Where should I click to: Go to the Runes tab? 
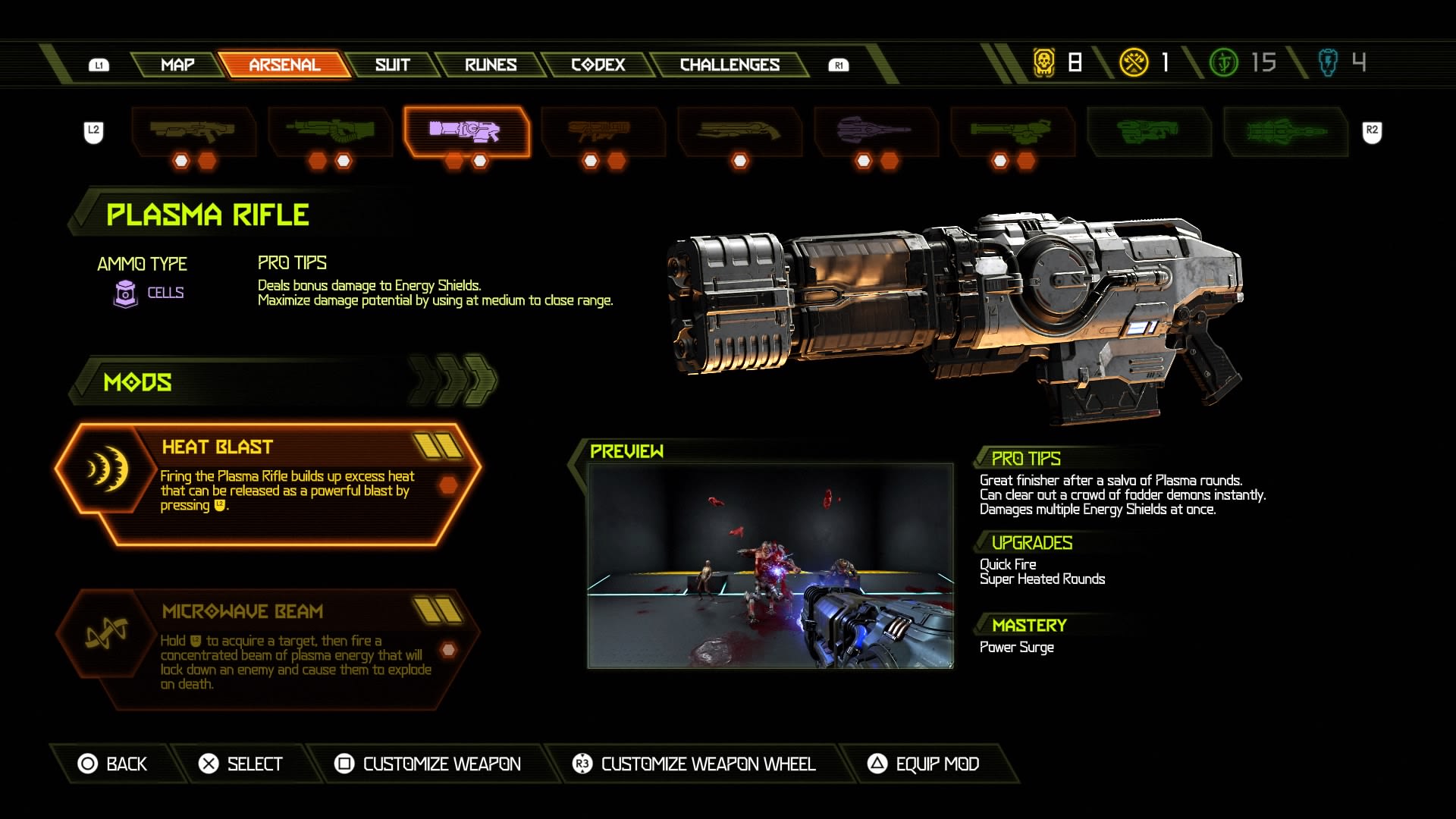point(491,65)
